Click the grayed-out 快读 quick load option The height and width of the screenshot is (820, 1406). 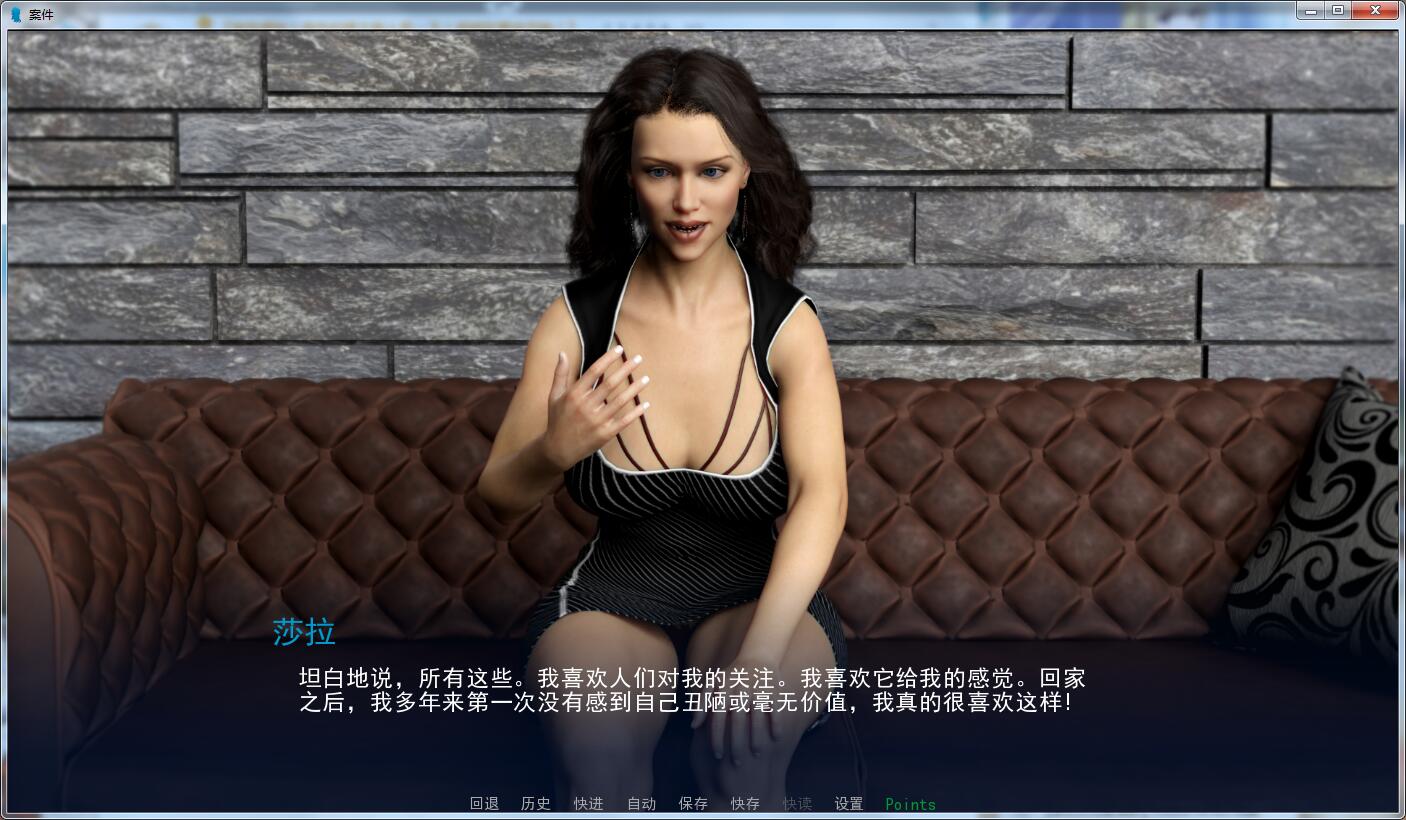796,803
